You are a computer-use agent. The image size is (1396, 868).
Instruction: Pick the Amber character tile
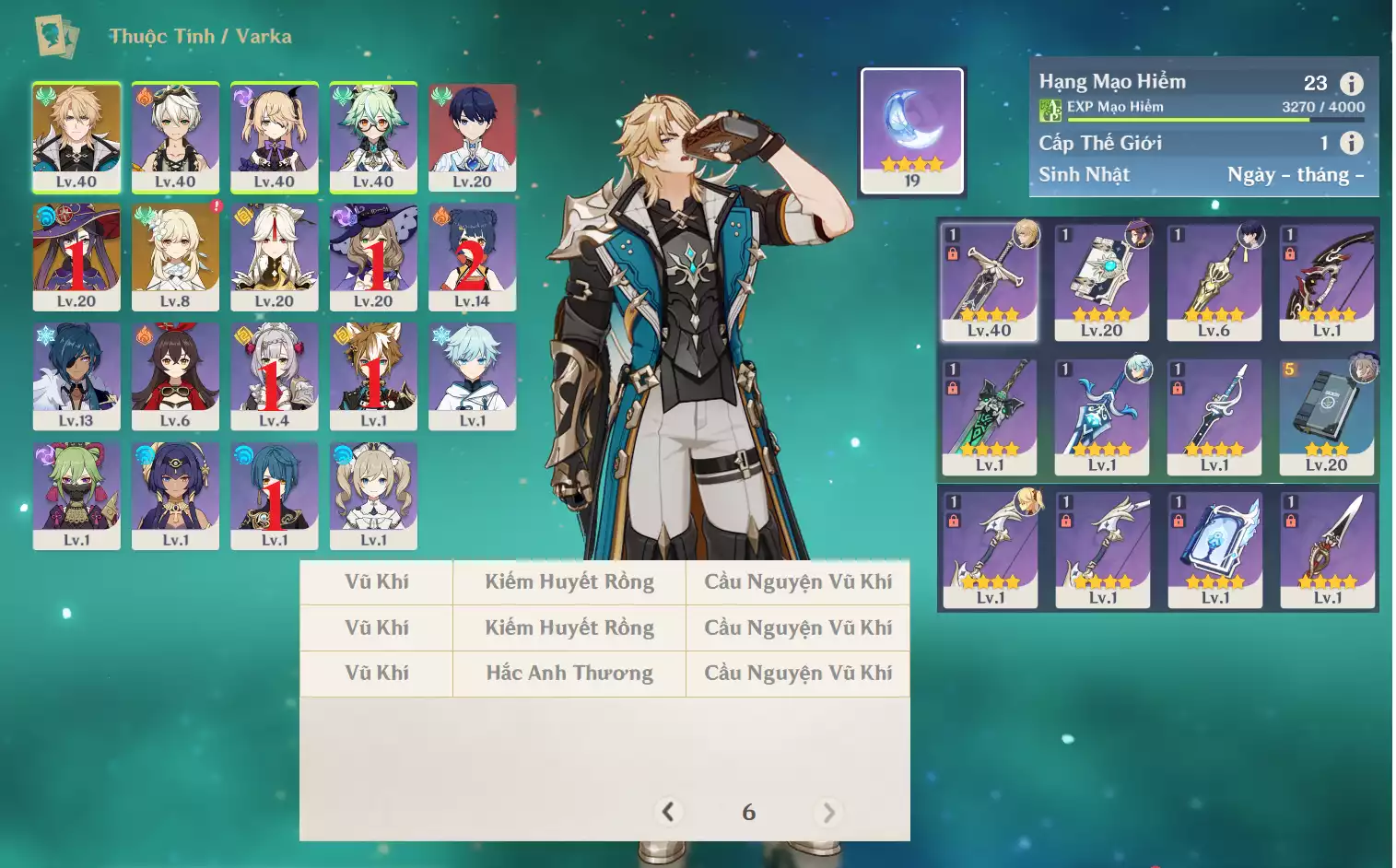175,376
